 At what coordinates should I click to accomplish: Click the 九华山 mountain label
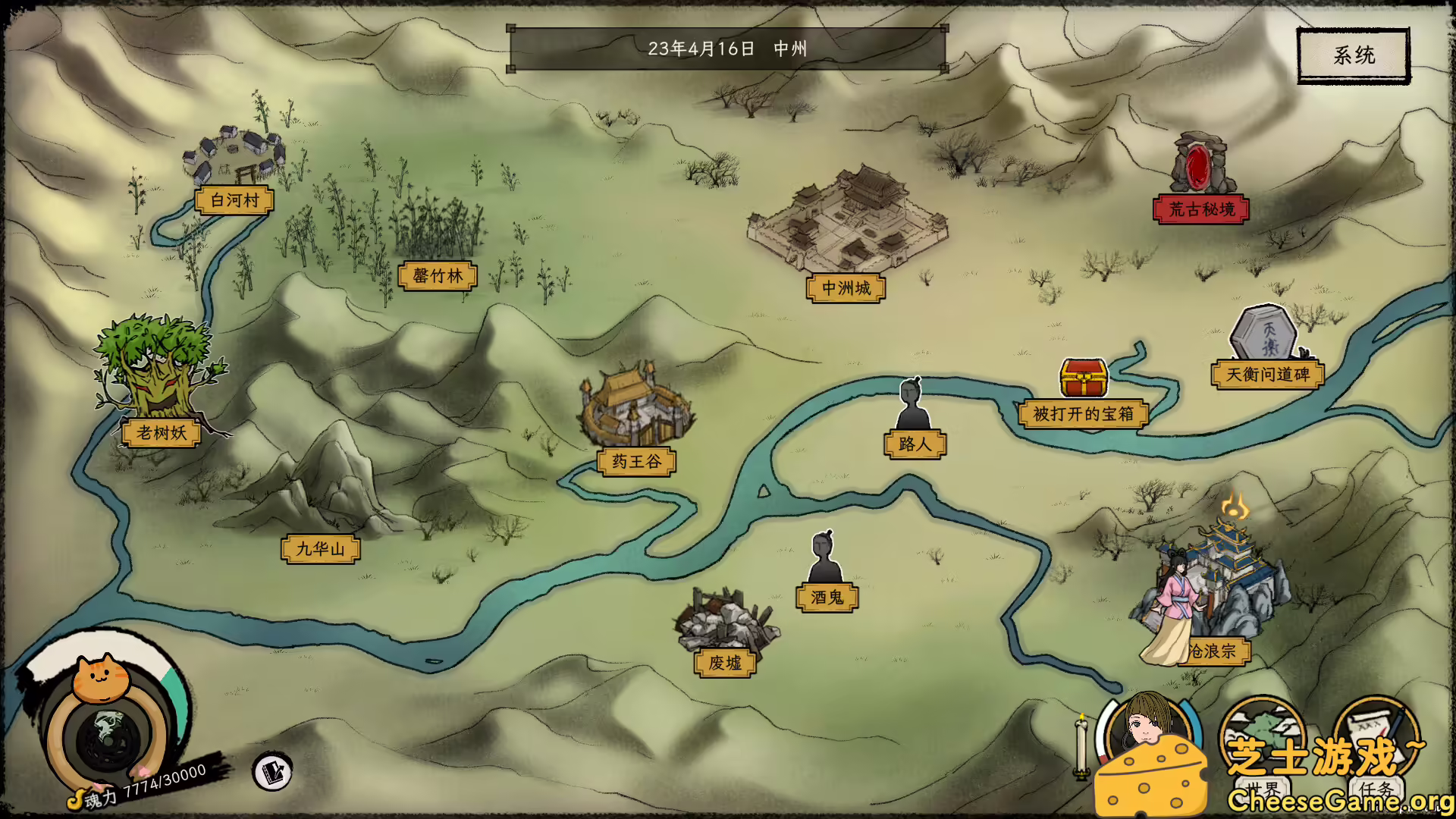(x=322, y=548)
